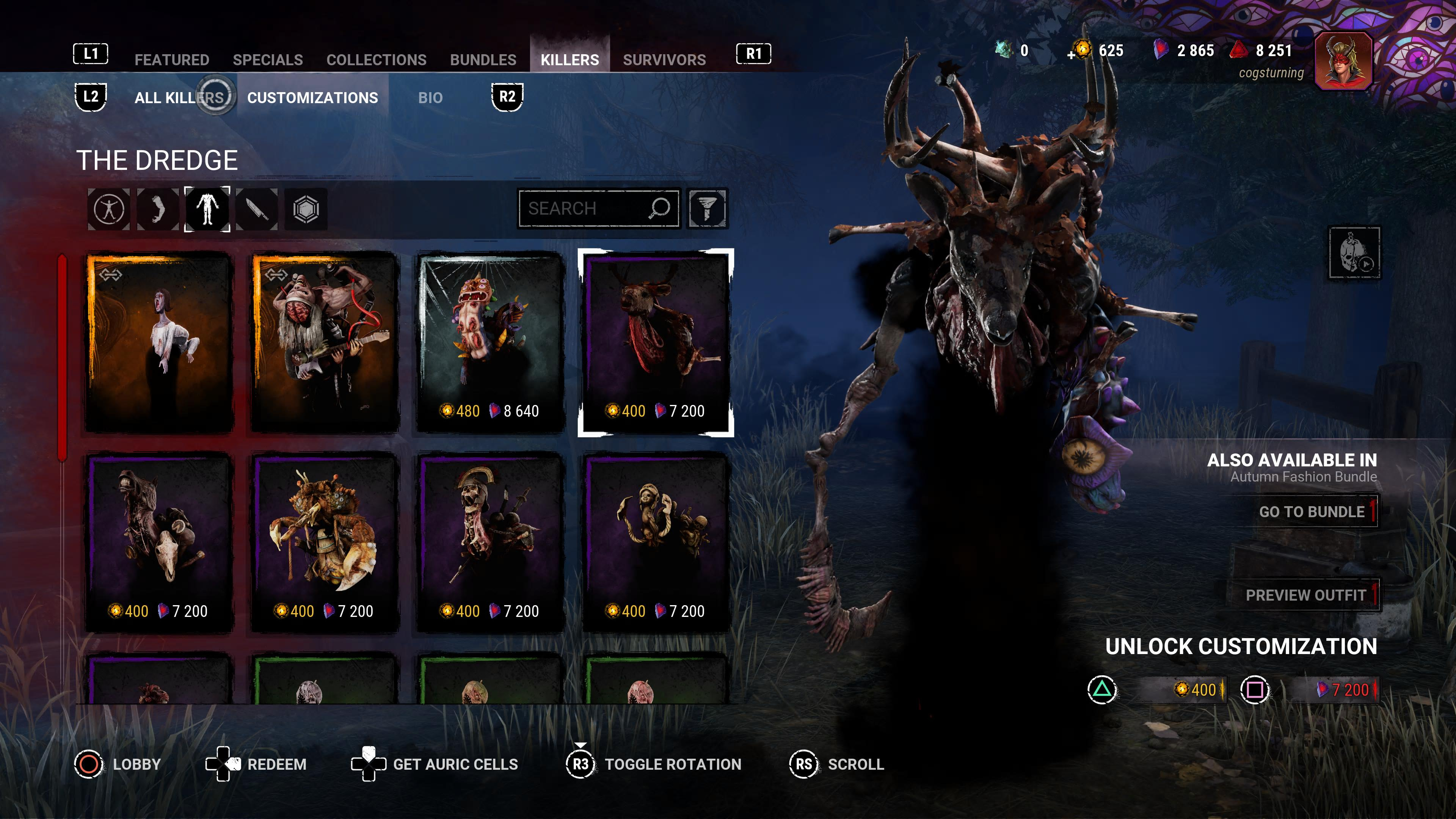Viewport: 1456px width, 819px height.
Task: Return to All Killers list
Action: tap(179, 98)
